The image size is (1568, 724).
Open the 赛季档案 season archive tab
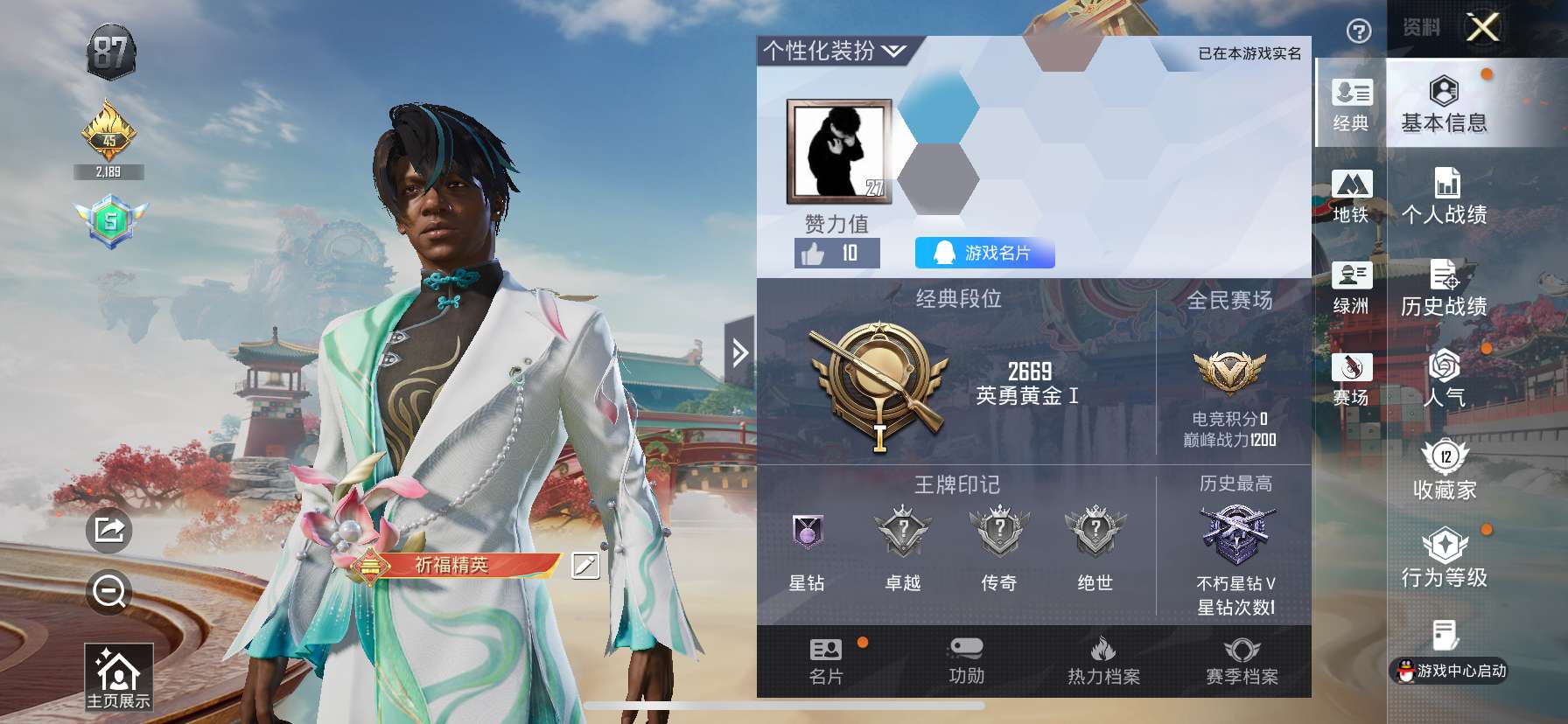click(1244, 665)
